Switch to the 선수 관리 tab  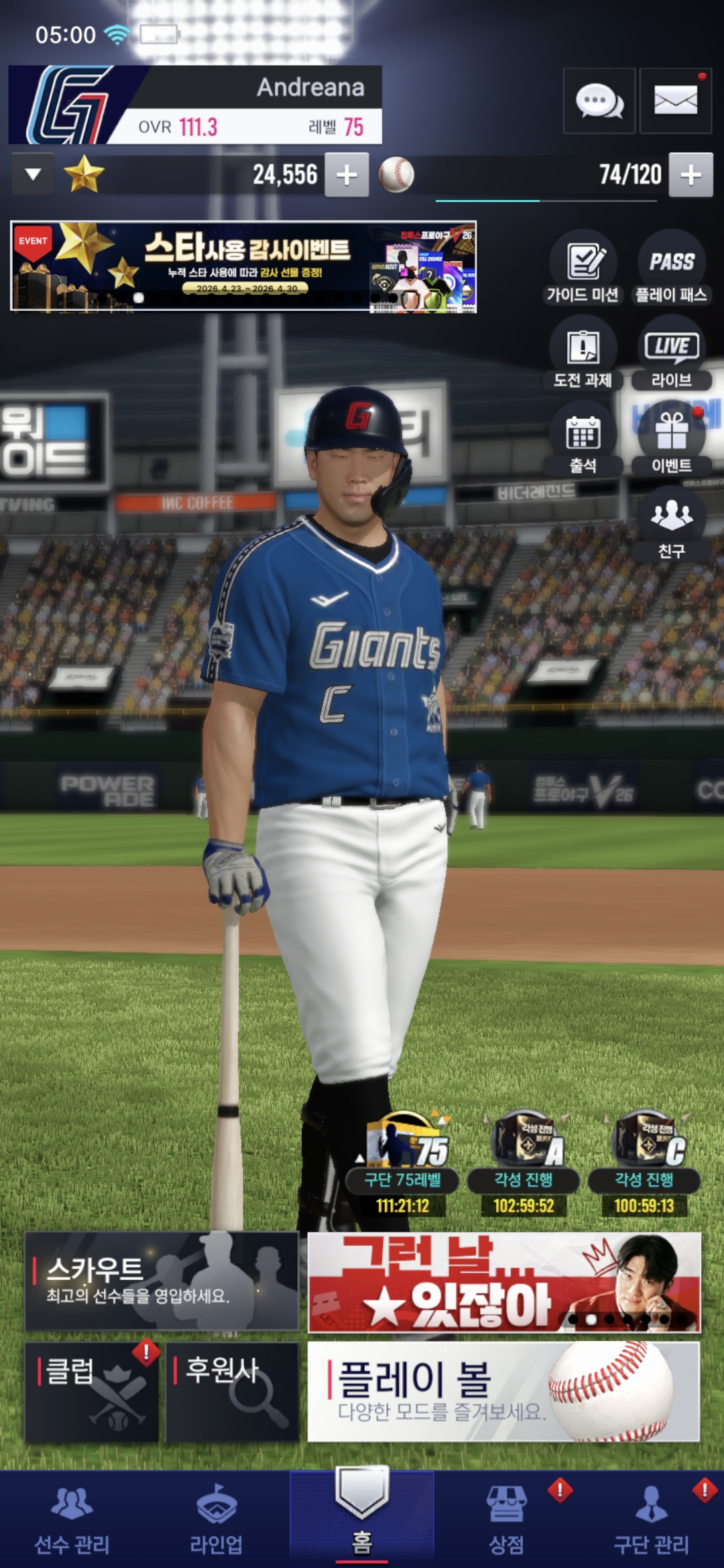72,1521
